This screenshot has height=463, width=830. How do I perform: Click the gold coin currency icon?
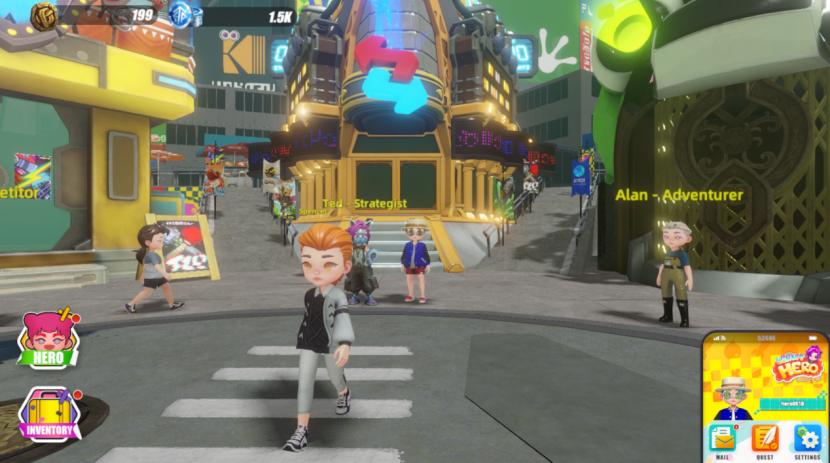point(46,15)
